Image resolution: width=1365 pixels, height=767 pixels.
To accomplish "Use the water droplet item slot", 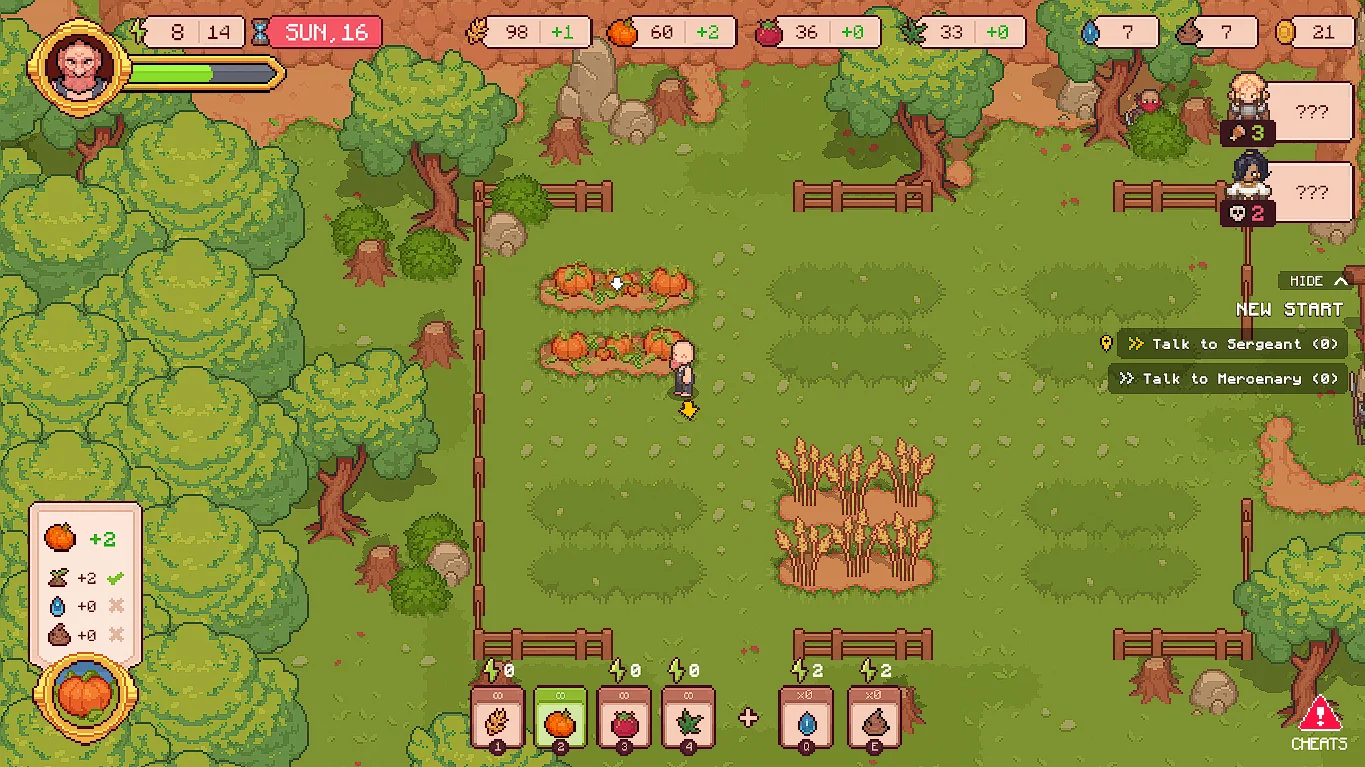I will pos(806,718).
